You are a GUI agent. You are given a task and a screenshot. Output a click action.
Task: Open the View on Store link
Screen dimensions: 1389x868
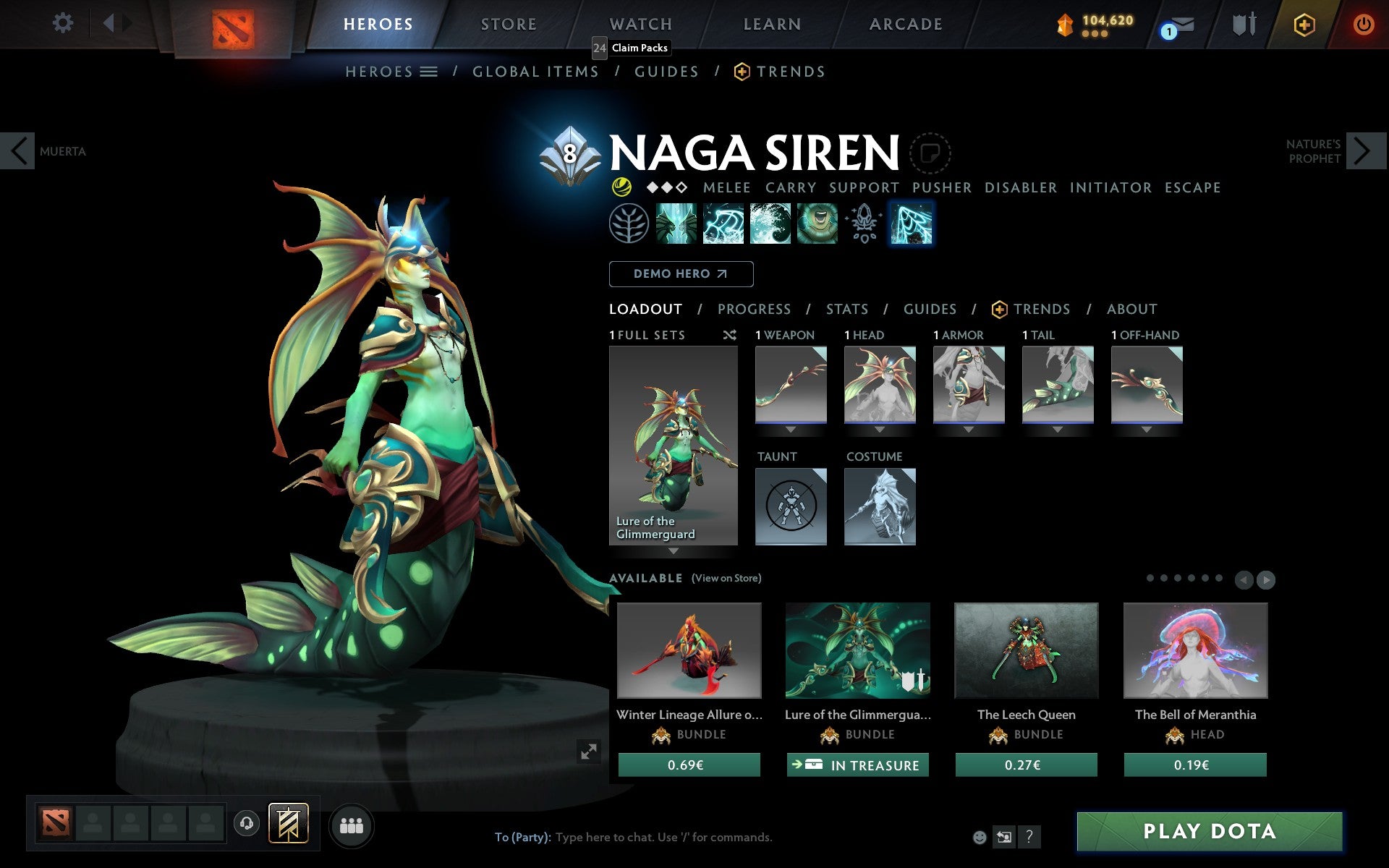click(x=726, y=578)
